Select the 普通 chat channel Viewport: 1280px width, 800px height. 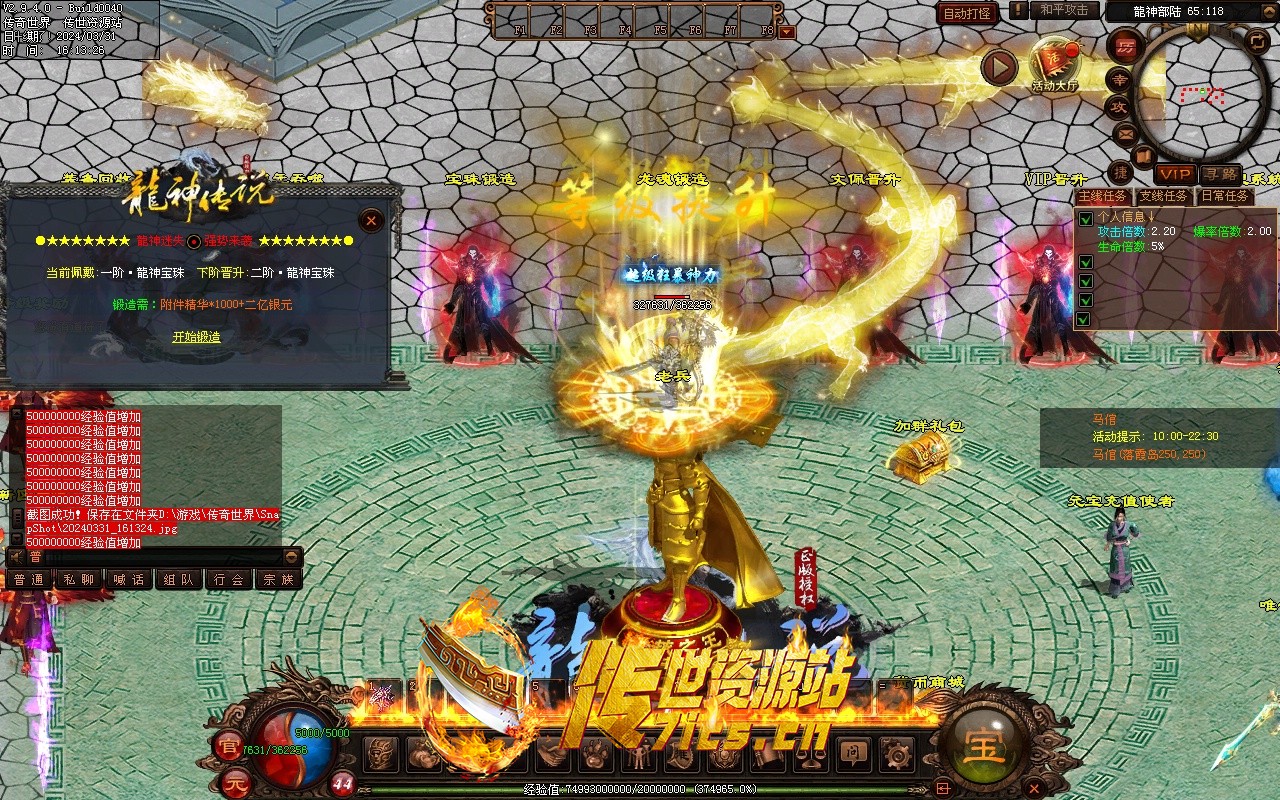[x=28, y=579]
